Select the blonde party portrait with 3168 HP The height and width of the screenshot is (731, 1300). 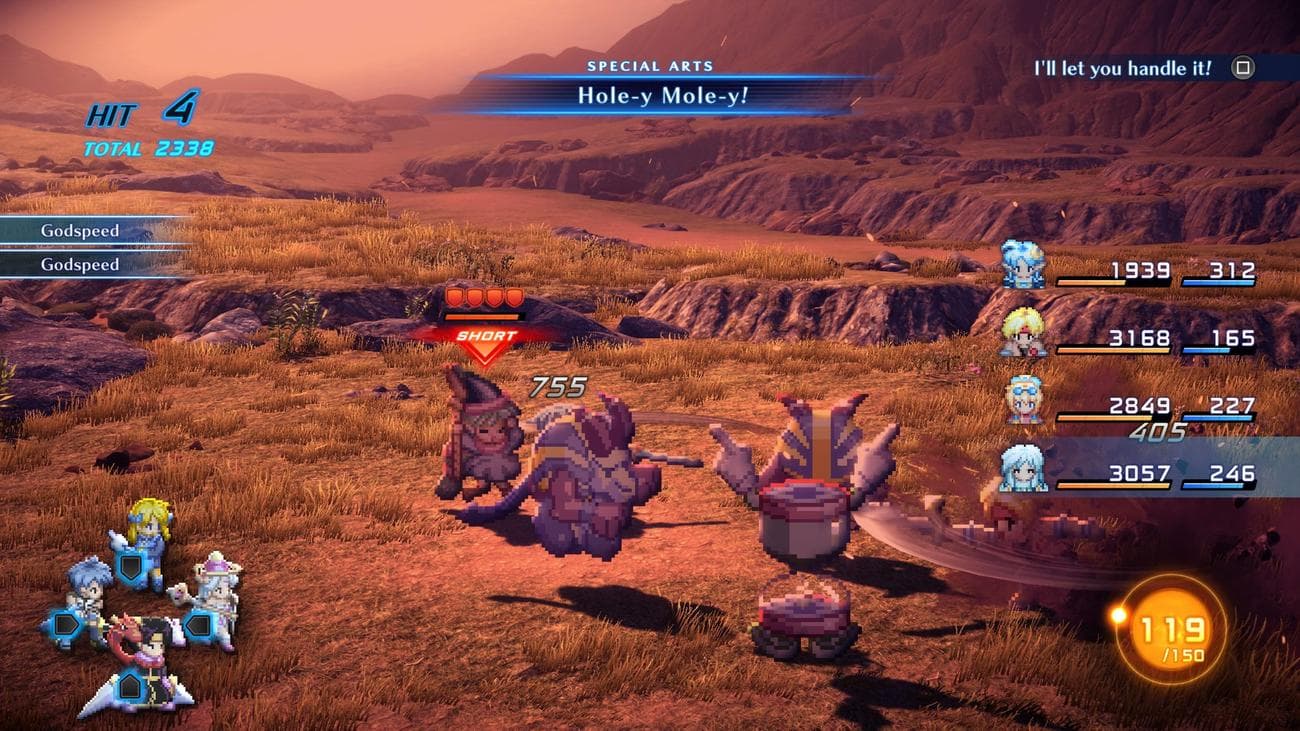click(1023, 332)
